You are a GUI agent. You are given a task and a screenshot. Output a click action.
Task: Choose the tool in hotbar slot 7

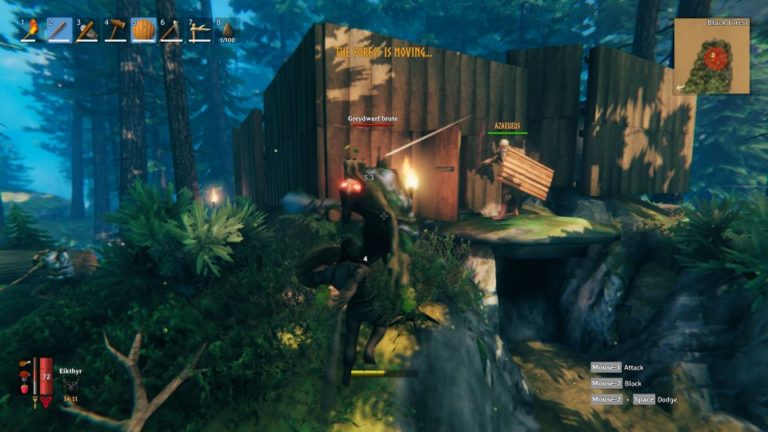click(200, 31)
